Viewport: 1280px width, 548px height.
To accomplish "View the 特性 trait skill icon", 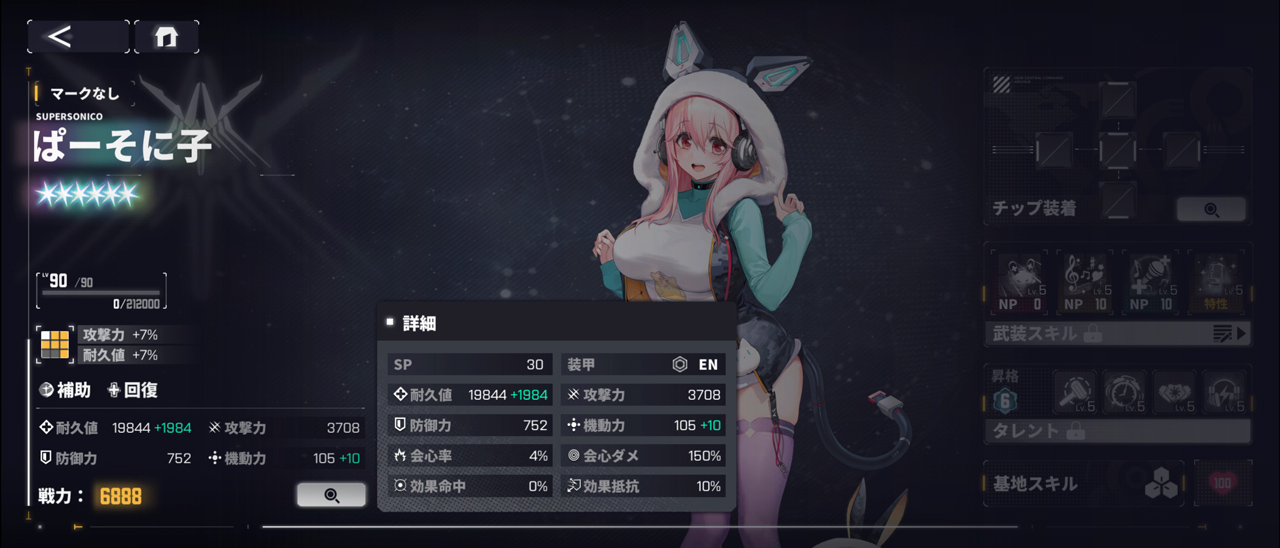I will coord(1217,281).
